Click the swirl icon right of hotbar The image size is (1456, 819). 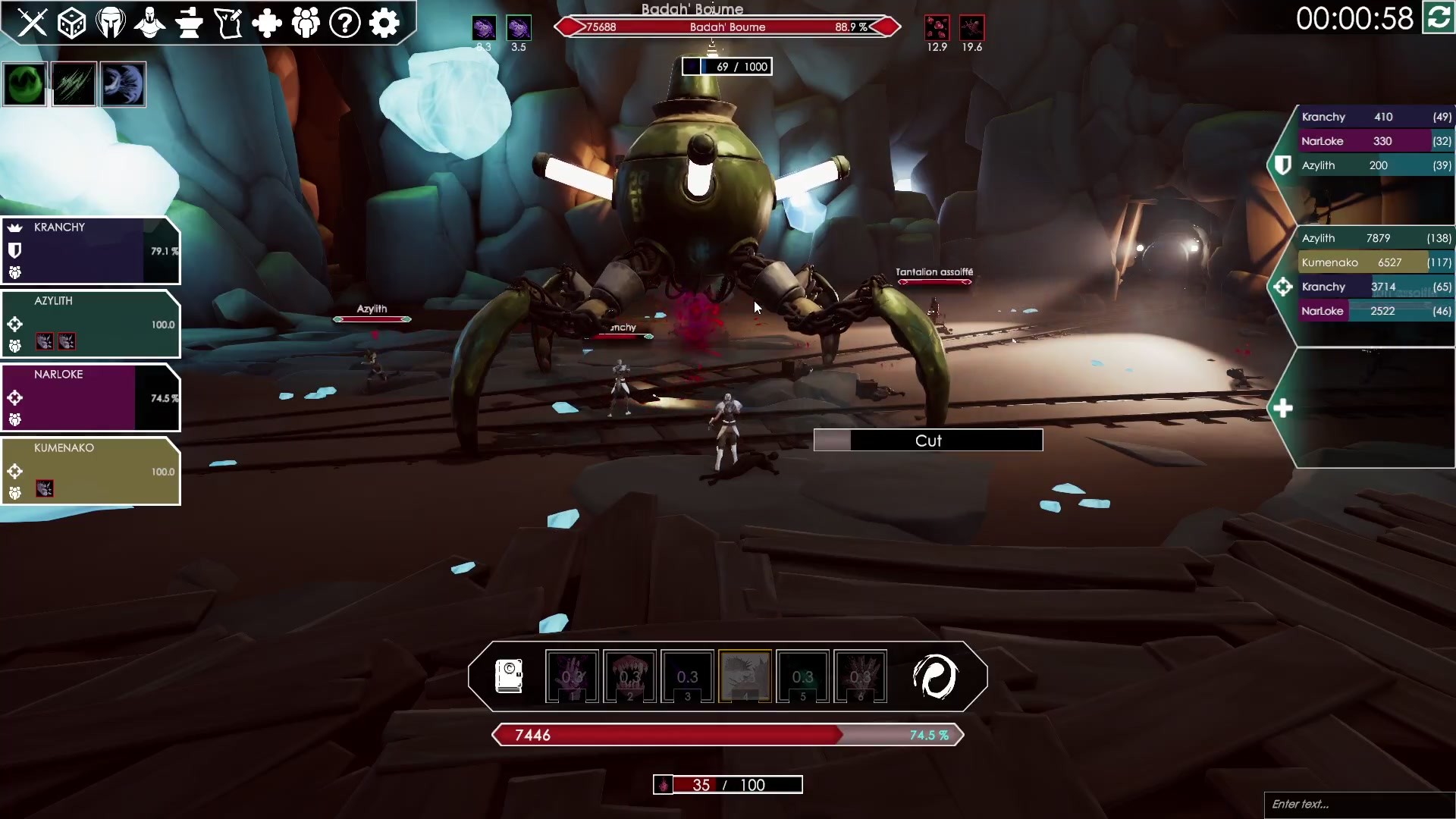point(937,677)
